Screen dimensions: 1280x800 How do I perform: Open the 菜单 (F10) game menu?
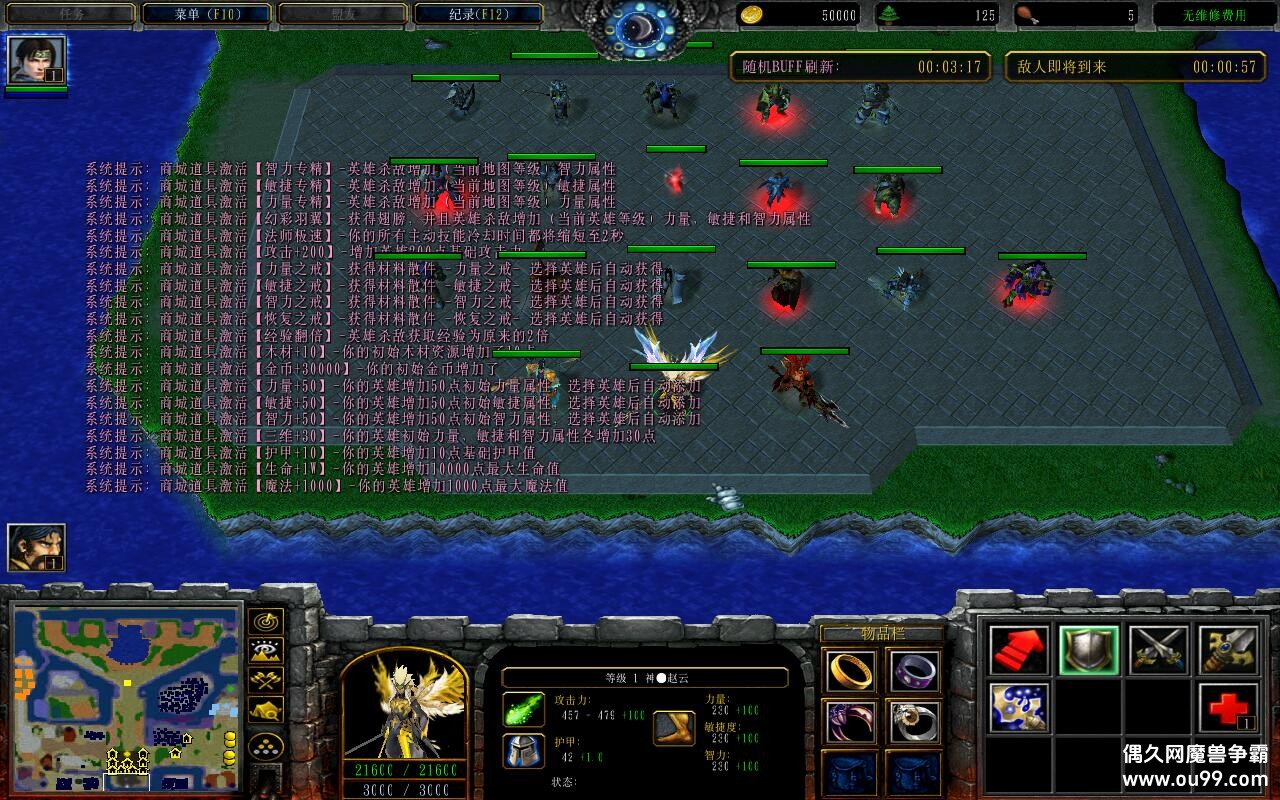click(x=207, y=14)
